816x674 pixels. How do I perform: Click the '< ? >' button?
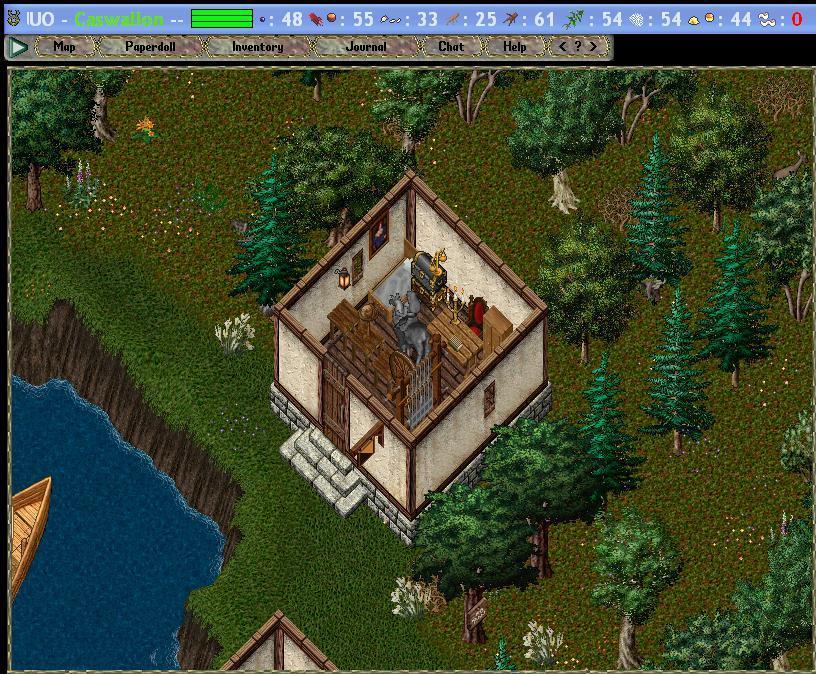pos(578,46)
